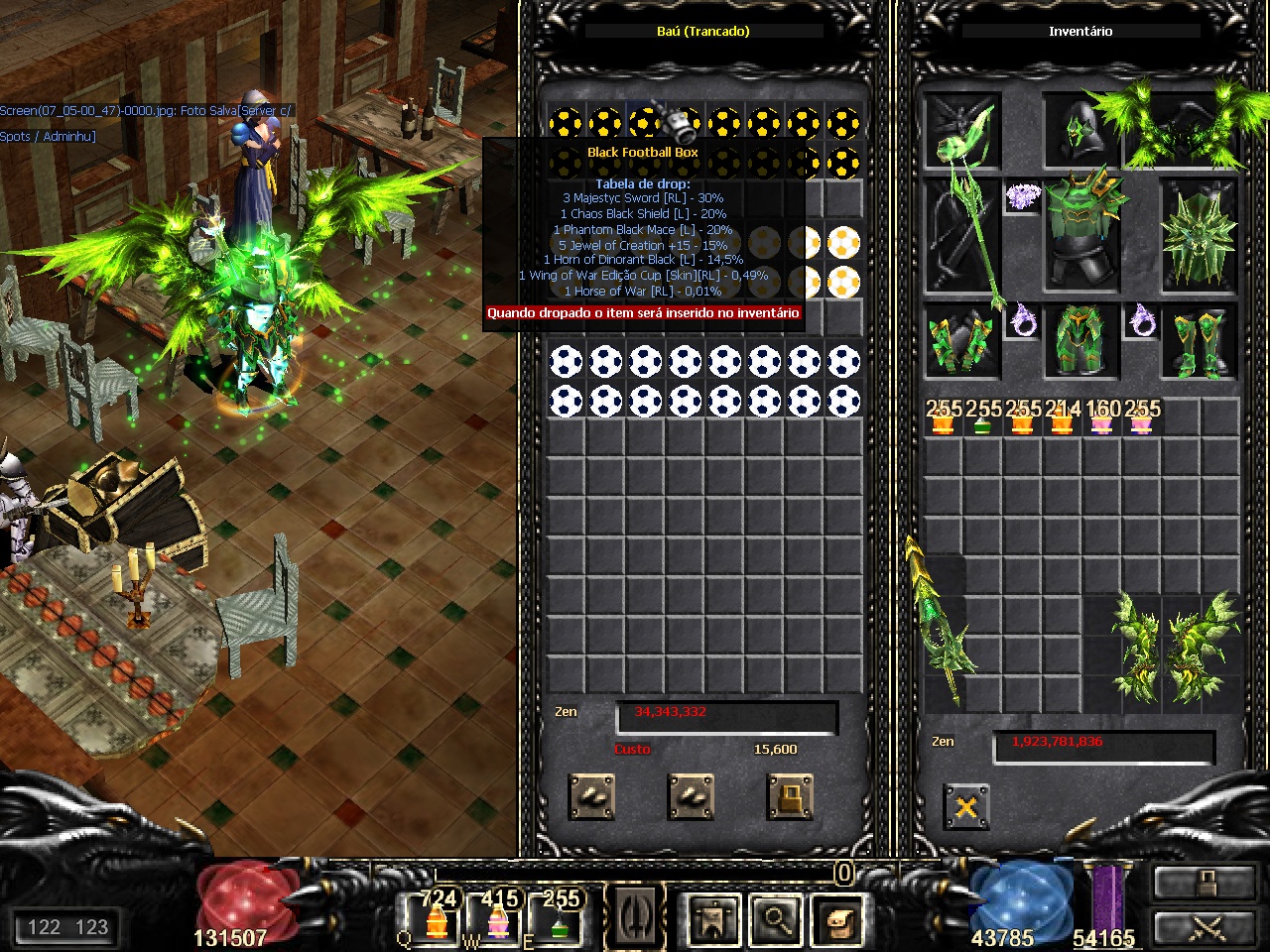Pick the inventory potion stack showing 214

(1062, 417)
